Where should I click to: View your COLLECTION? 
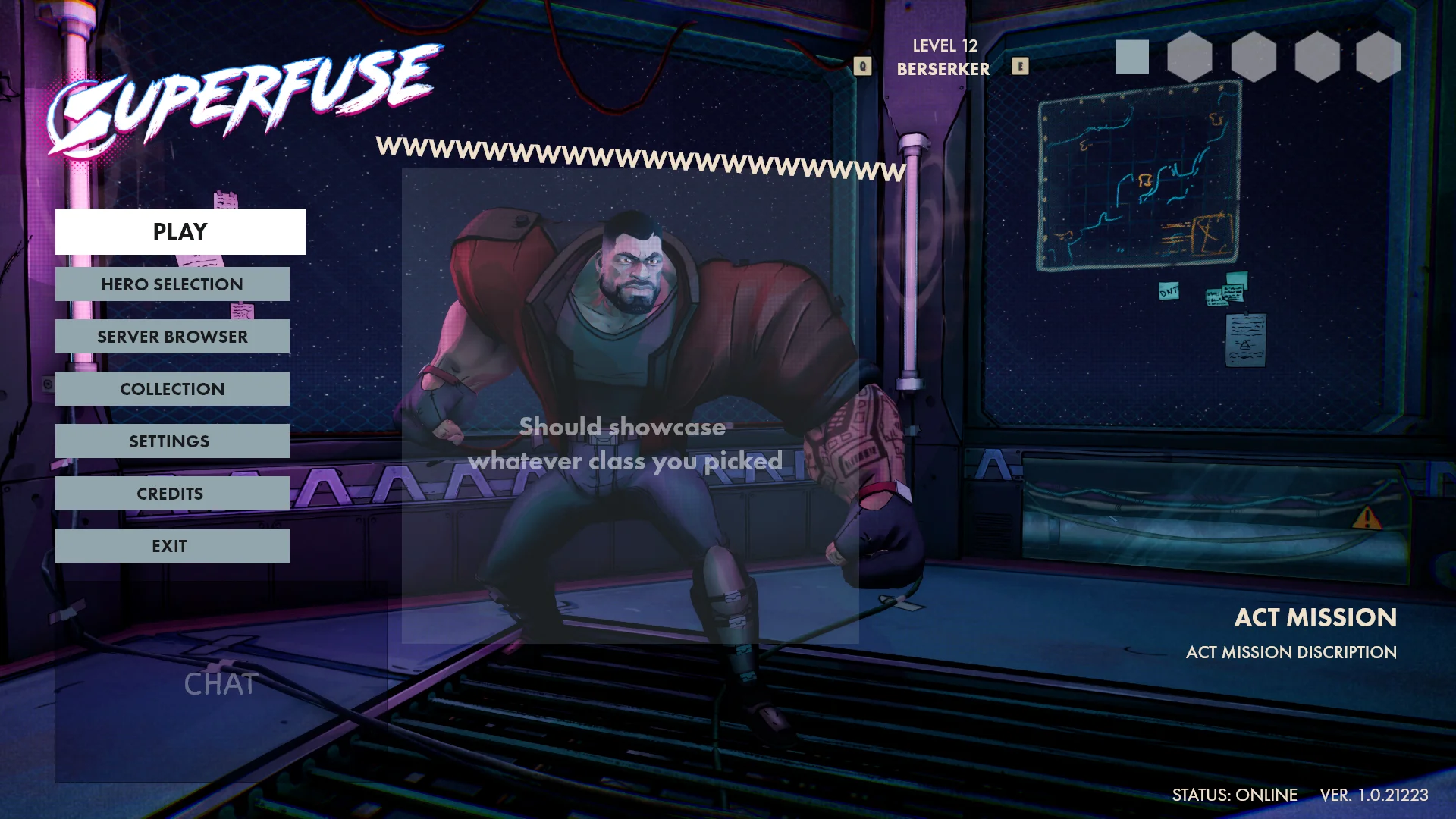(172, 388)
